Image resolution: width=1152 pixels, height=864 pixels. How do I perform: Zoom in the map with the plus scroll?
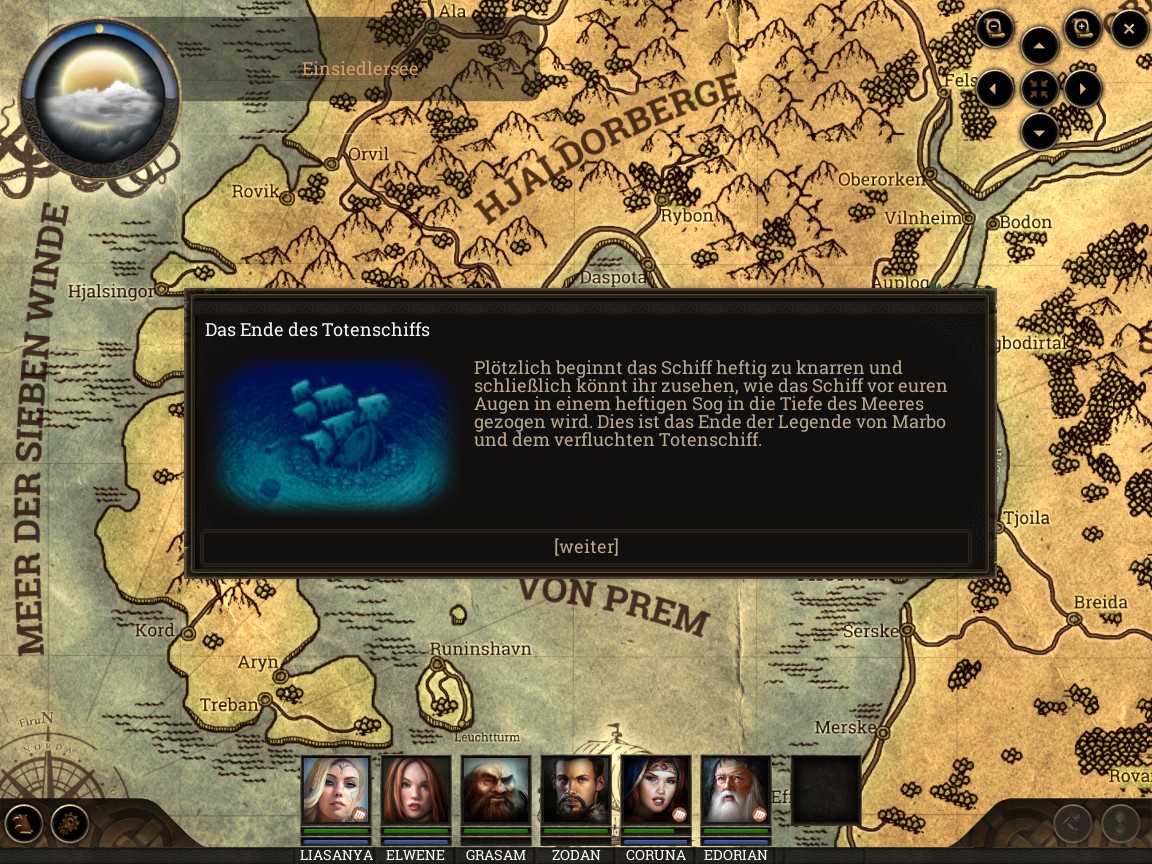click(x=1082, y=27)
